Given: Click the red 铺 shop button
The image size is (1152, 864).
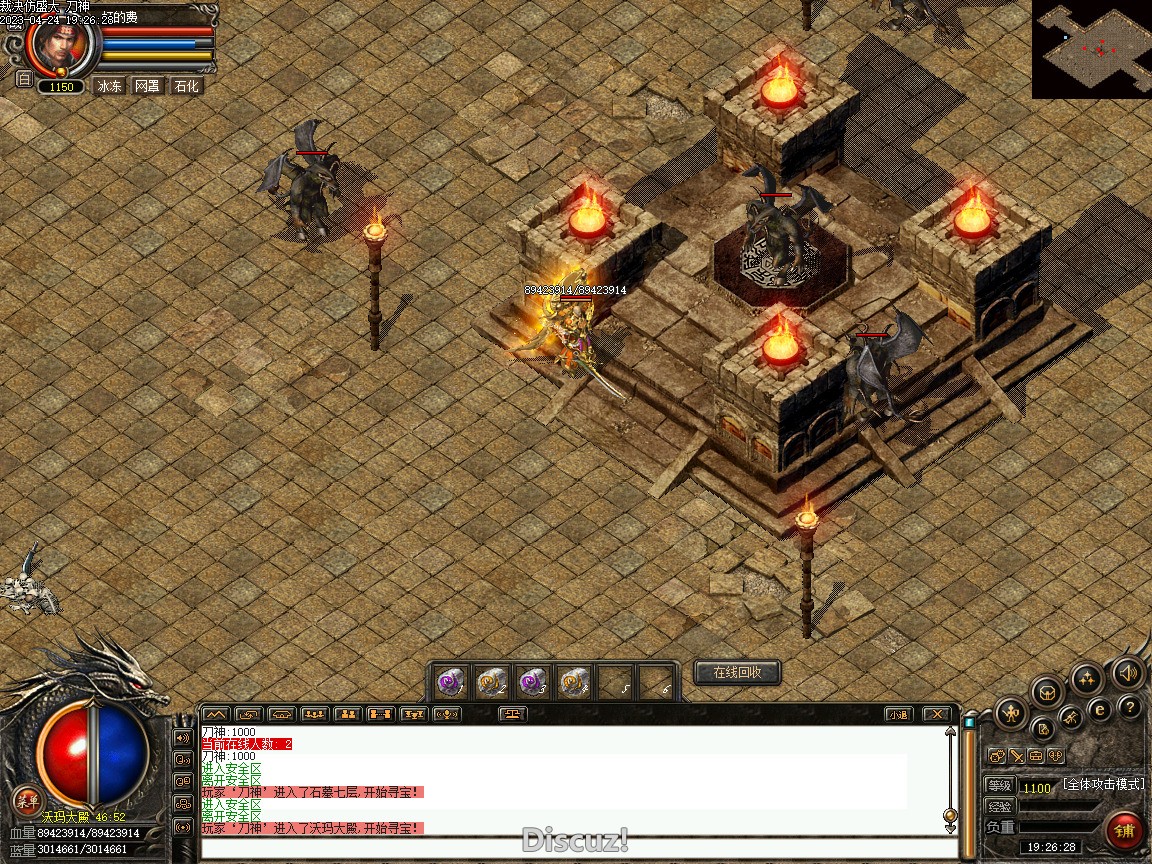Looking at the screenshot, I should 1125,831.
